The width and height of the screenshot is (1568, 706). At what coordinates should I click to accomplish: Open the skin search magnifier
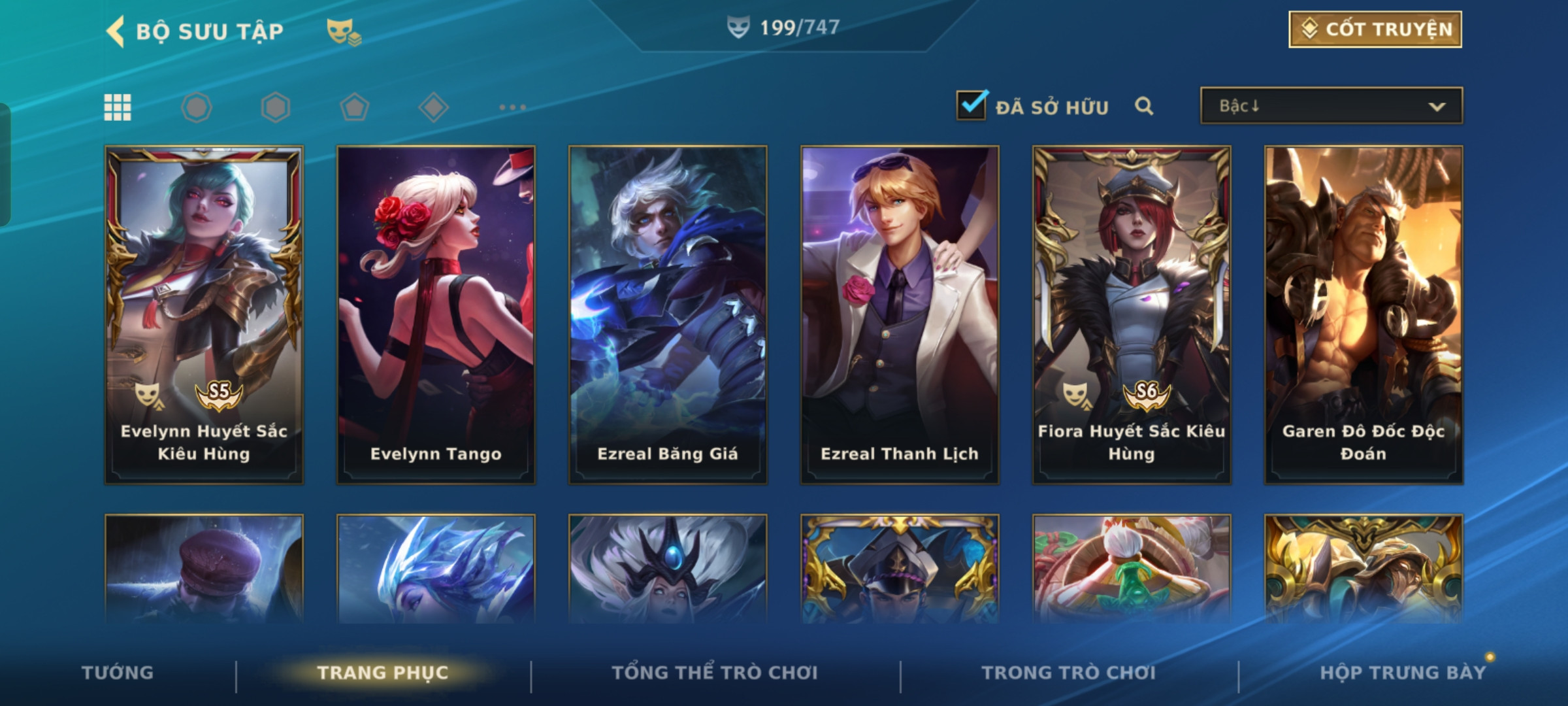click(1143, 106)
